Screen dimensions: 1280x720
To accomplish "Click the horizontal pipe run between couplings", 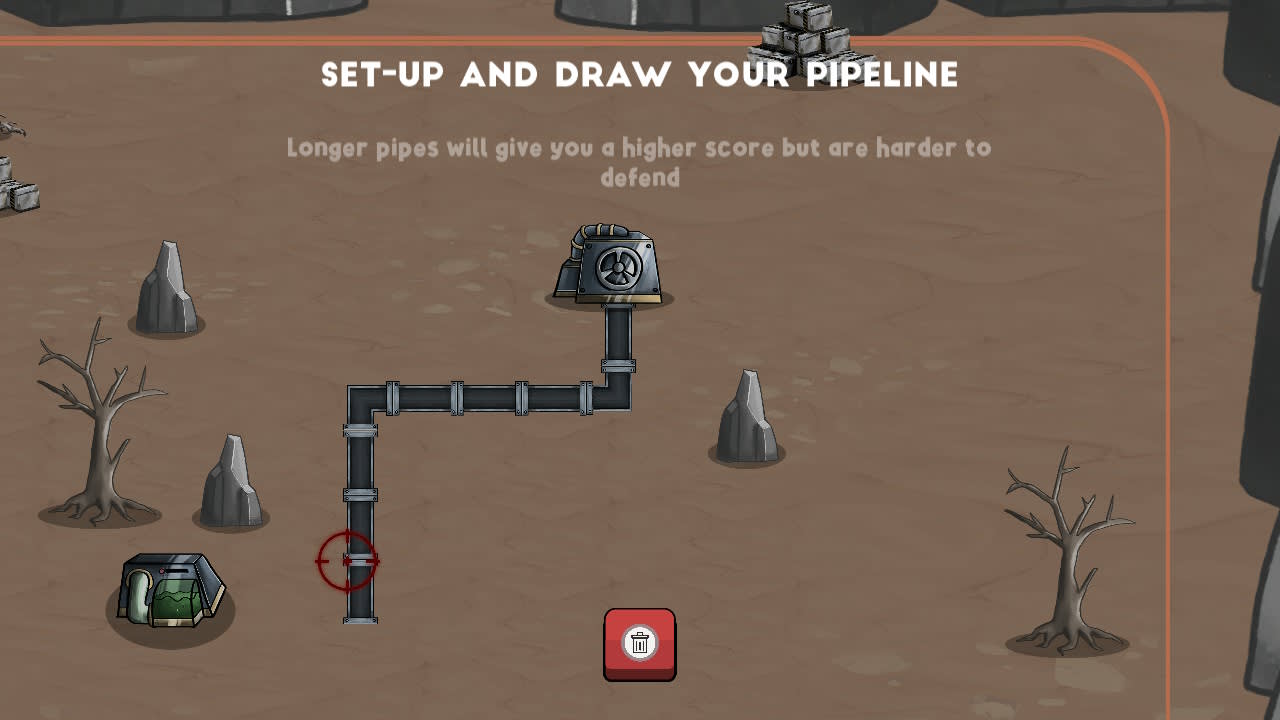I will tap(490, 398).
